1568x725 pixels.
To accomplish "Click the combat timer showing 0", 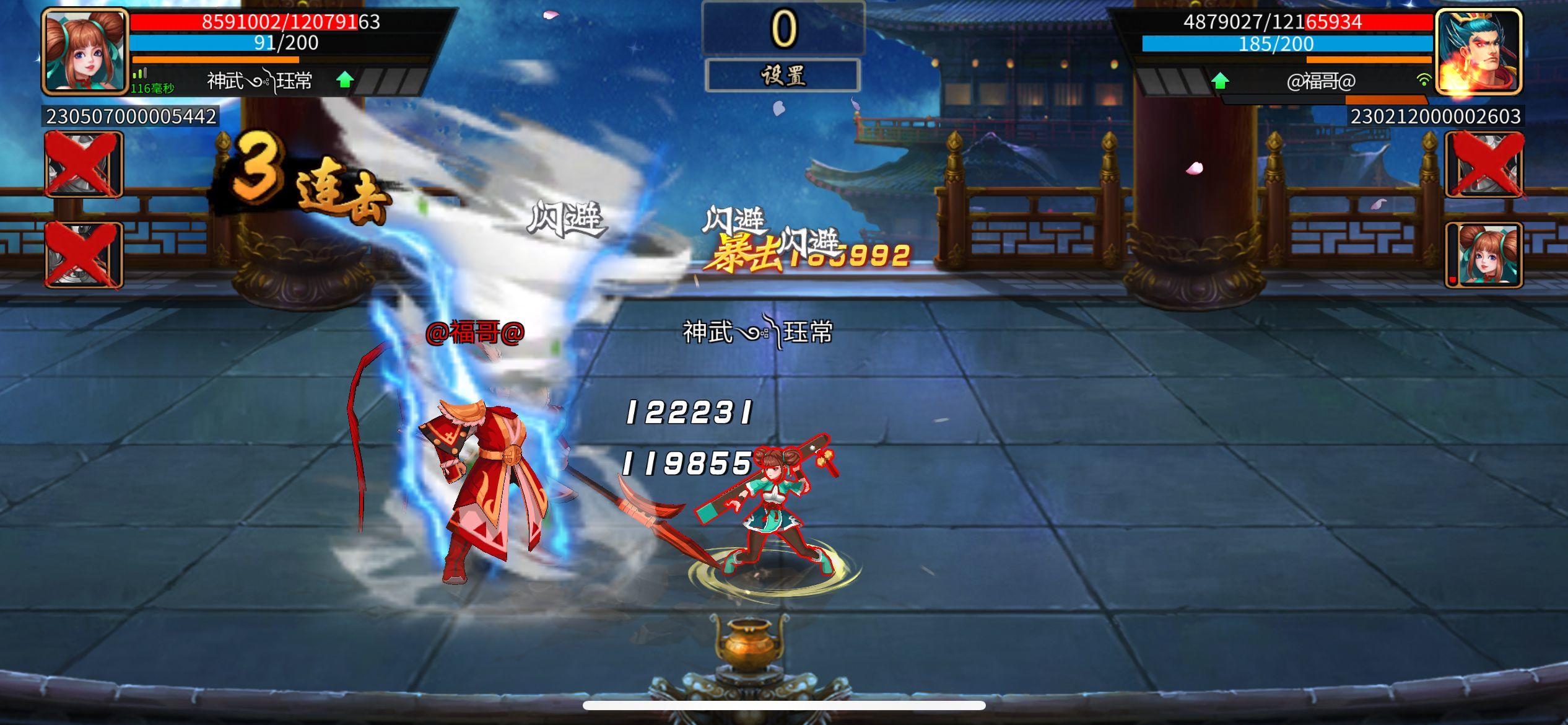I will tap(783, 27).
